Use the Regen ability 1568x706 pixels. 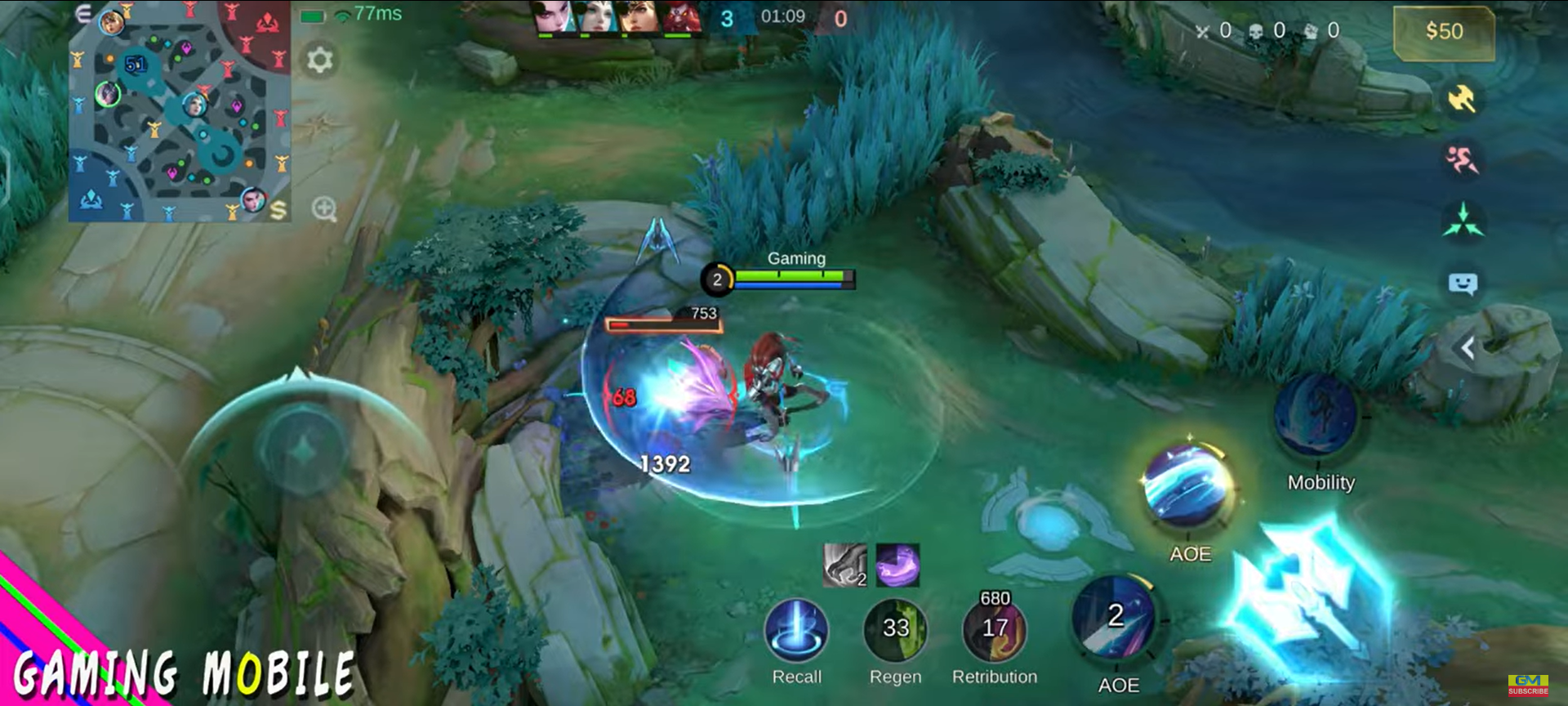pyautogui.click(x=895, y=630)
